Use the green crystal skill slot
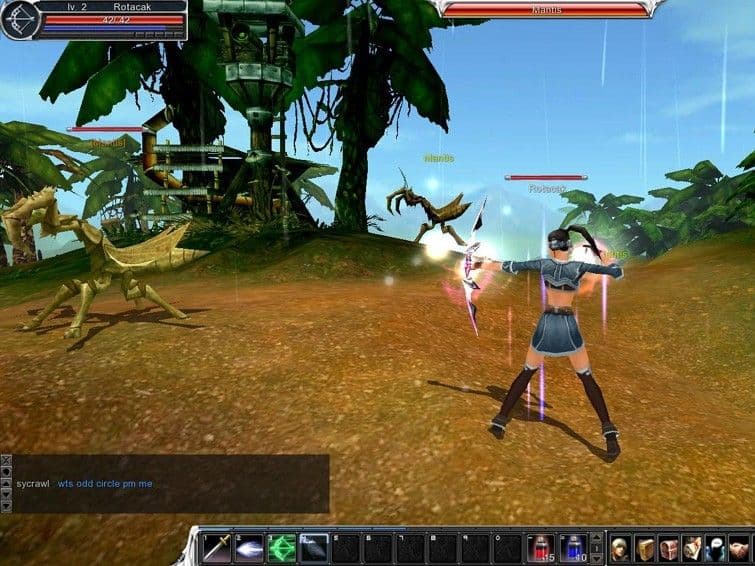 click(x=281, y=547)
